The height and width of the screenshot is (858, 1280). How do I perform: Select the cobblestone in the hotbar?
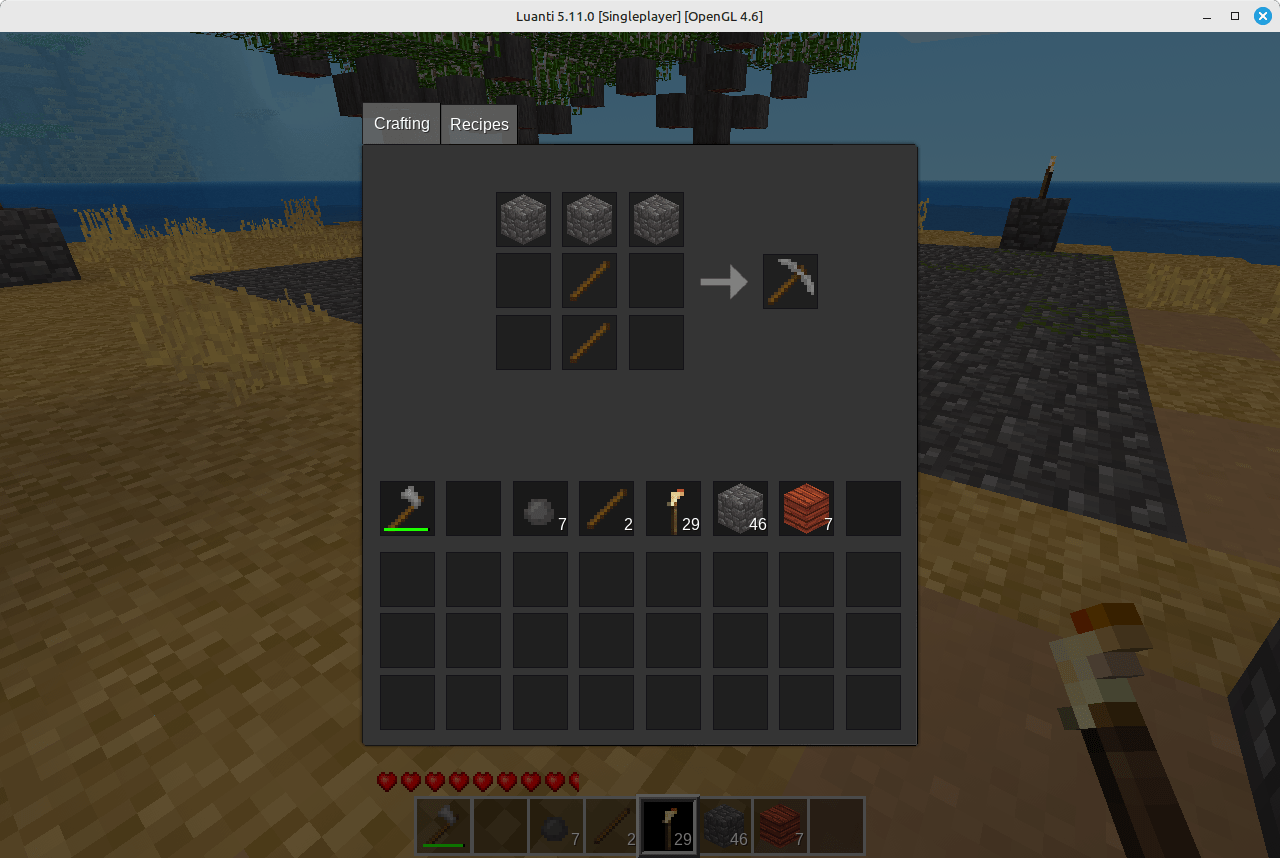(724, 826)
